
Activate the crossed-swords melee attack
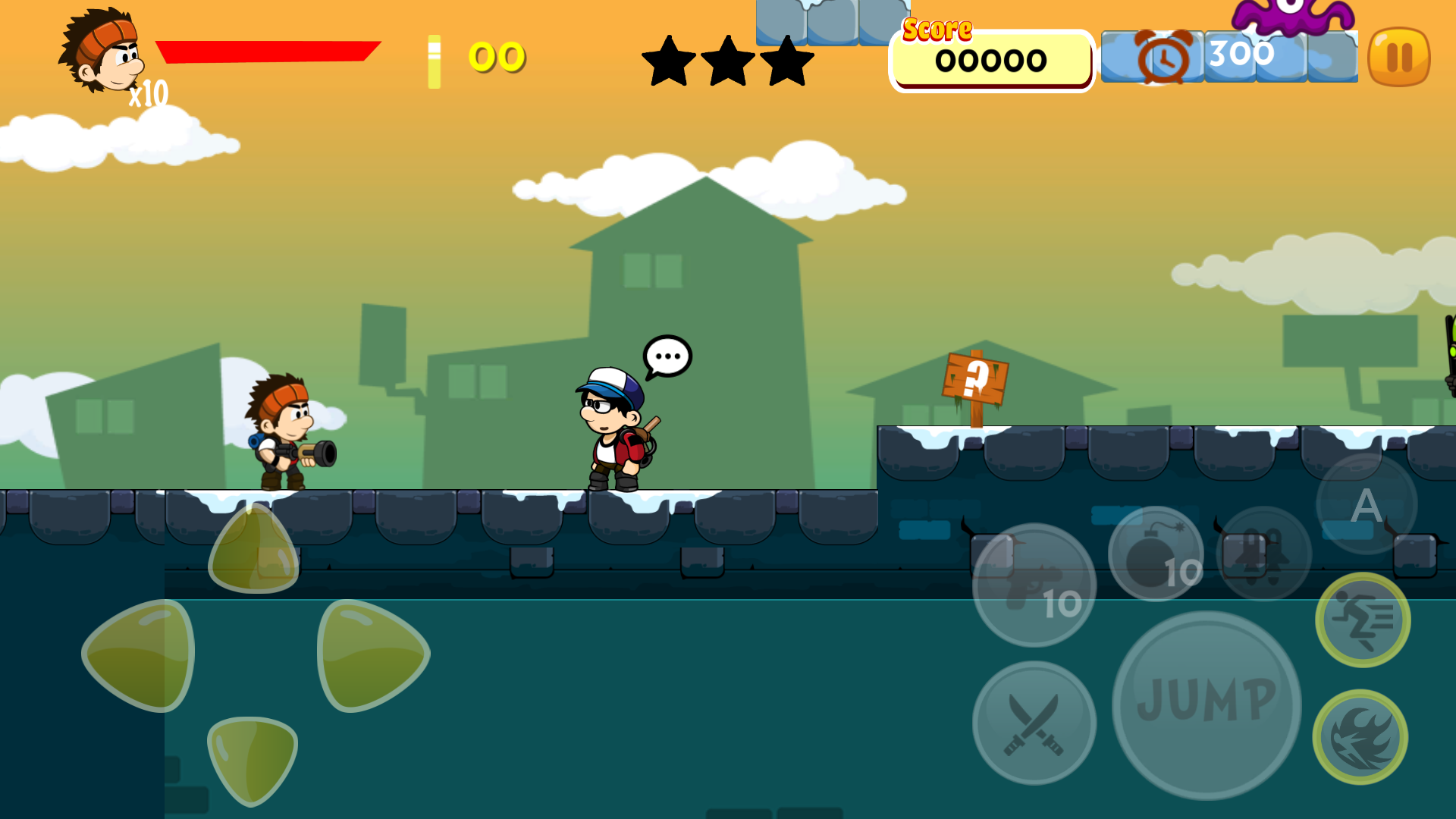(1033, 724)
